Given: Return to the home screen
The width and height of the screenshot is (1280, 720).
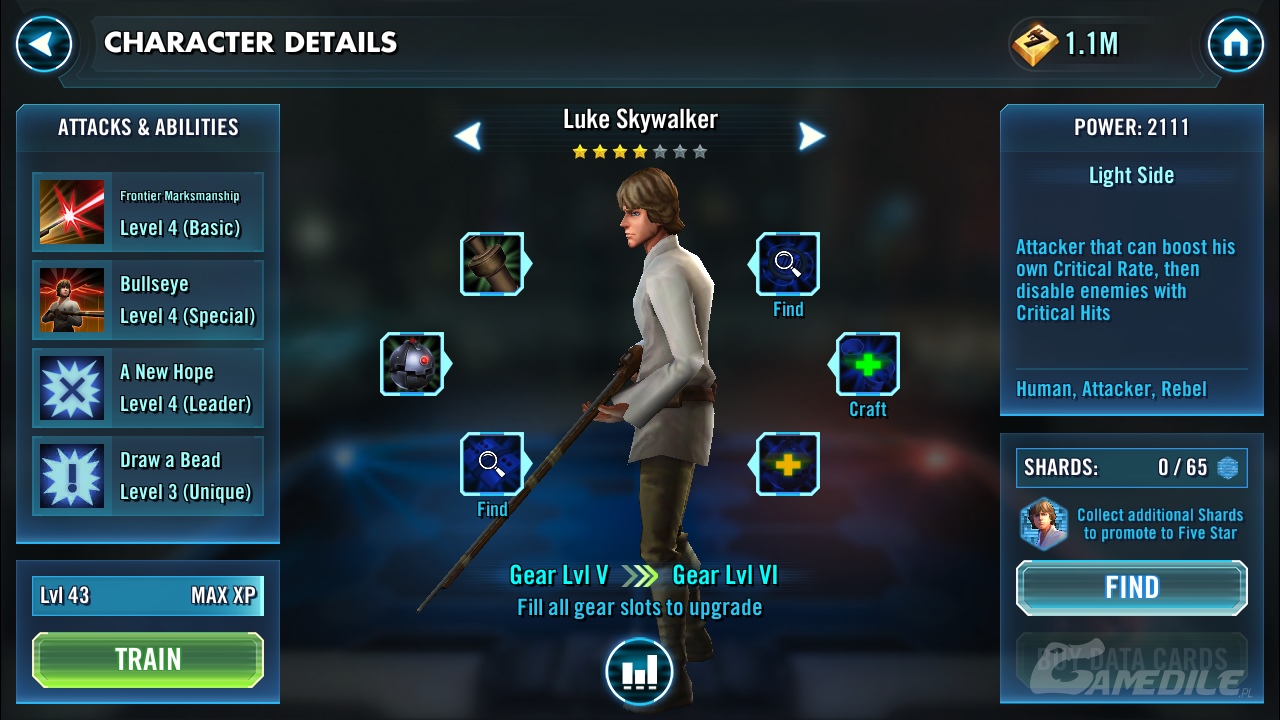Looking at the screenshot, I should click(1236, 44).
